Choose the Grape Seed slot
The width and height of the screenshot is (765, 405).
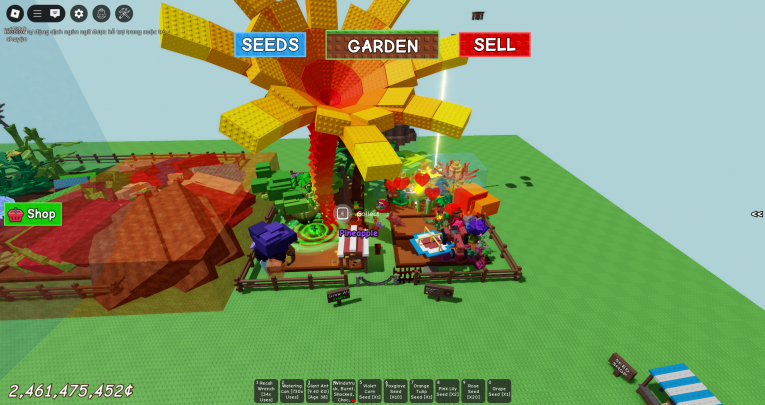499,391
